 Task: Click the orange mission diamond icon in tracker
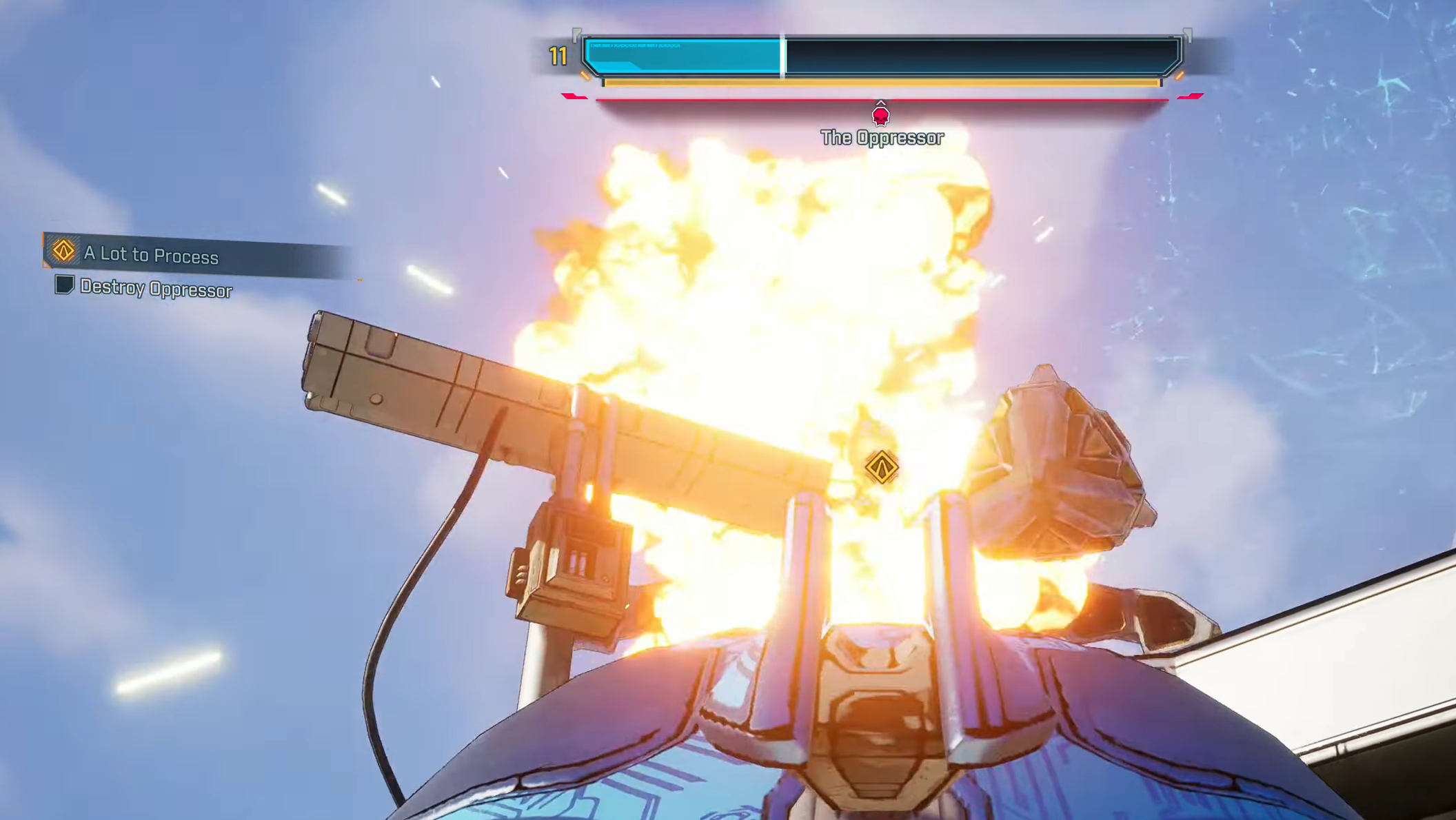coord(63,250)
